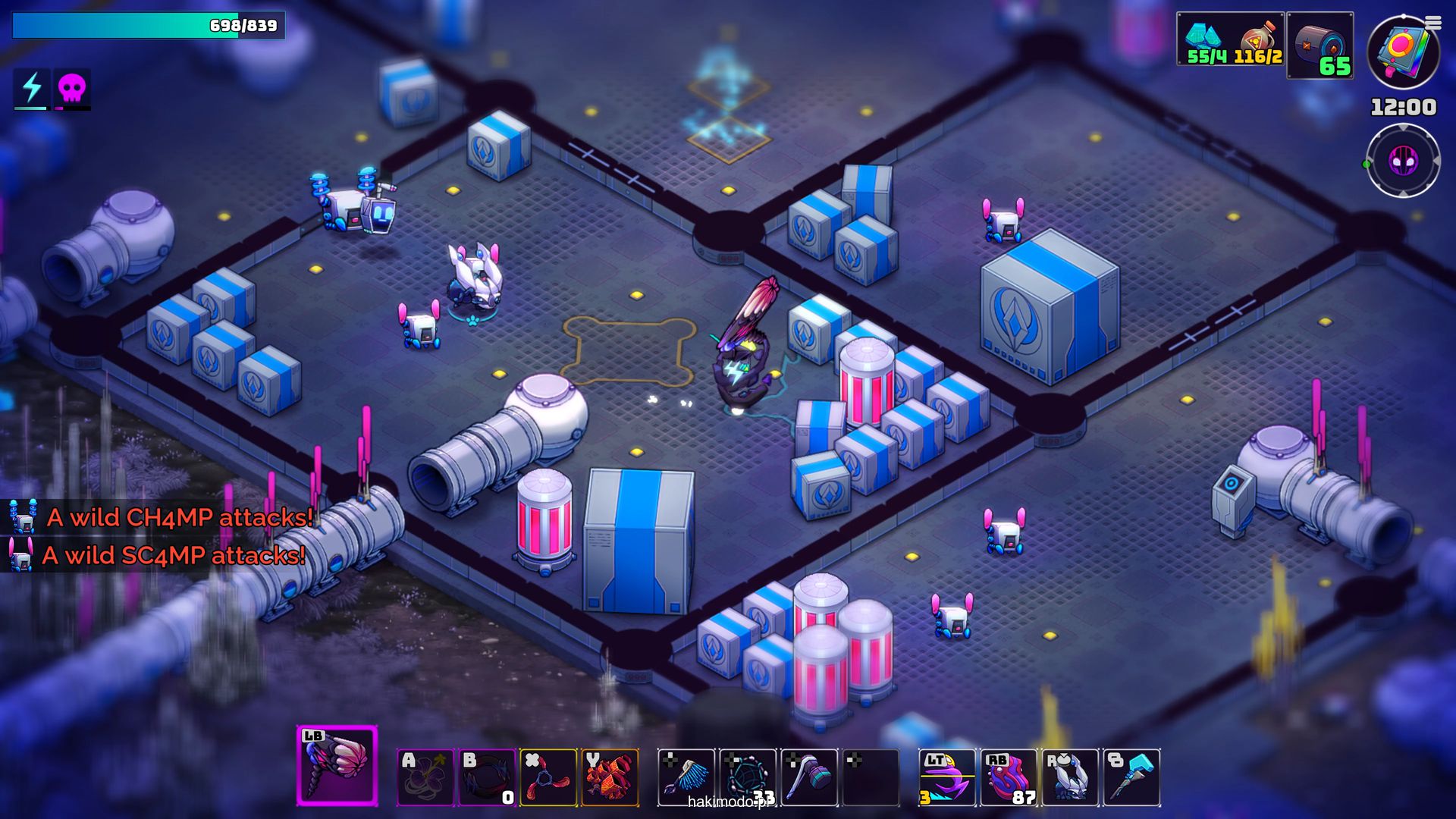Activate the purple flower gadget
Screen dimensions: 1456x819
(425, 777)
